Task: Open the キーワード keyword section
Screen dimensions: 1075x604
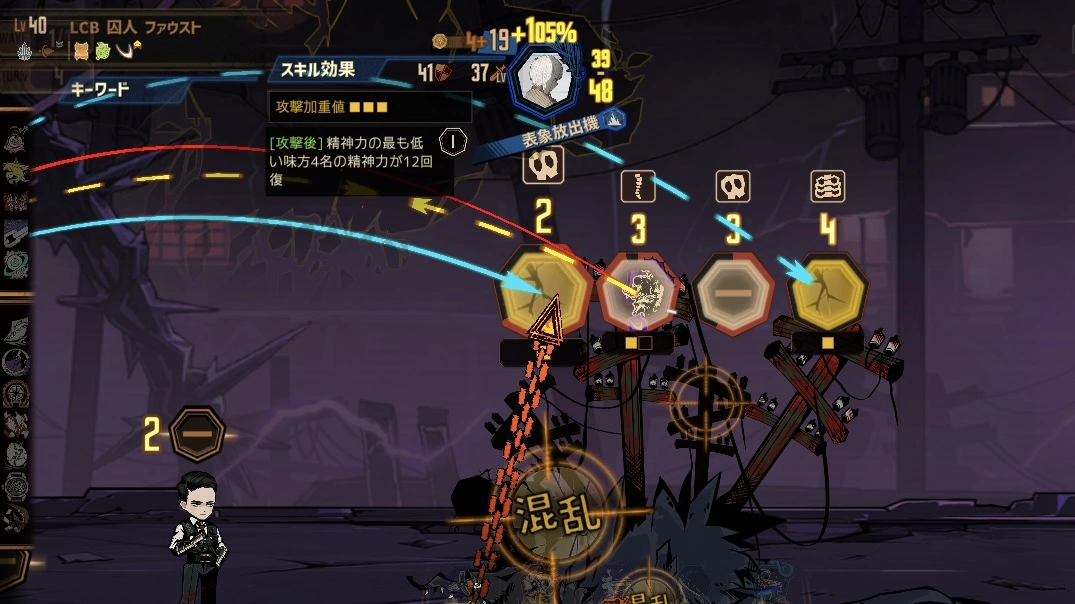Action: coord(100,90)
